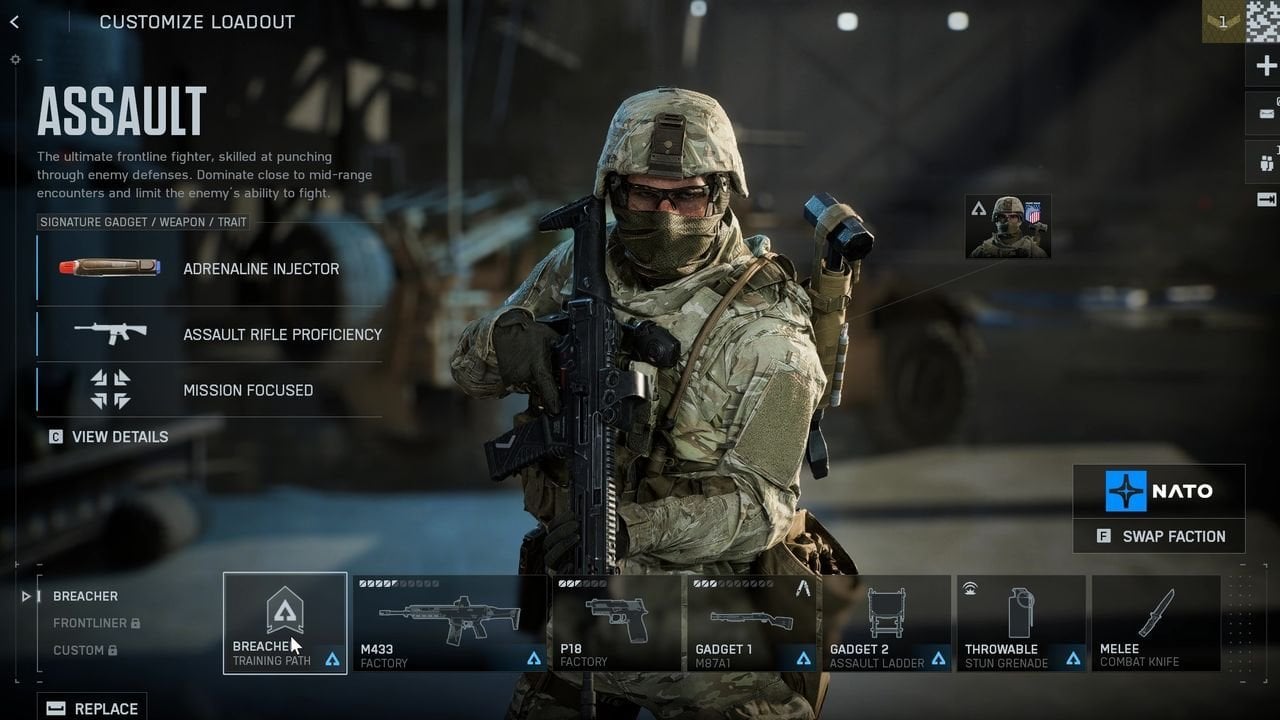Image resolution: width=1280 pixels, height=720 pixels.
Task: Select the Adrenaline Injector signature gadget
Action: coord(210,269)
